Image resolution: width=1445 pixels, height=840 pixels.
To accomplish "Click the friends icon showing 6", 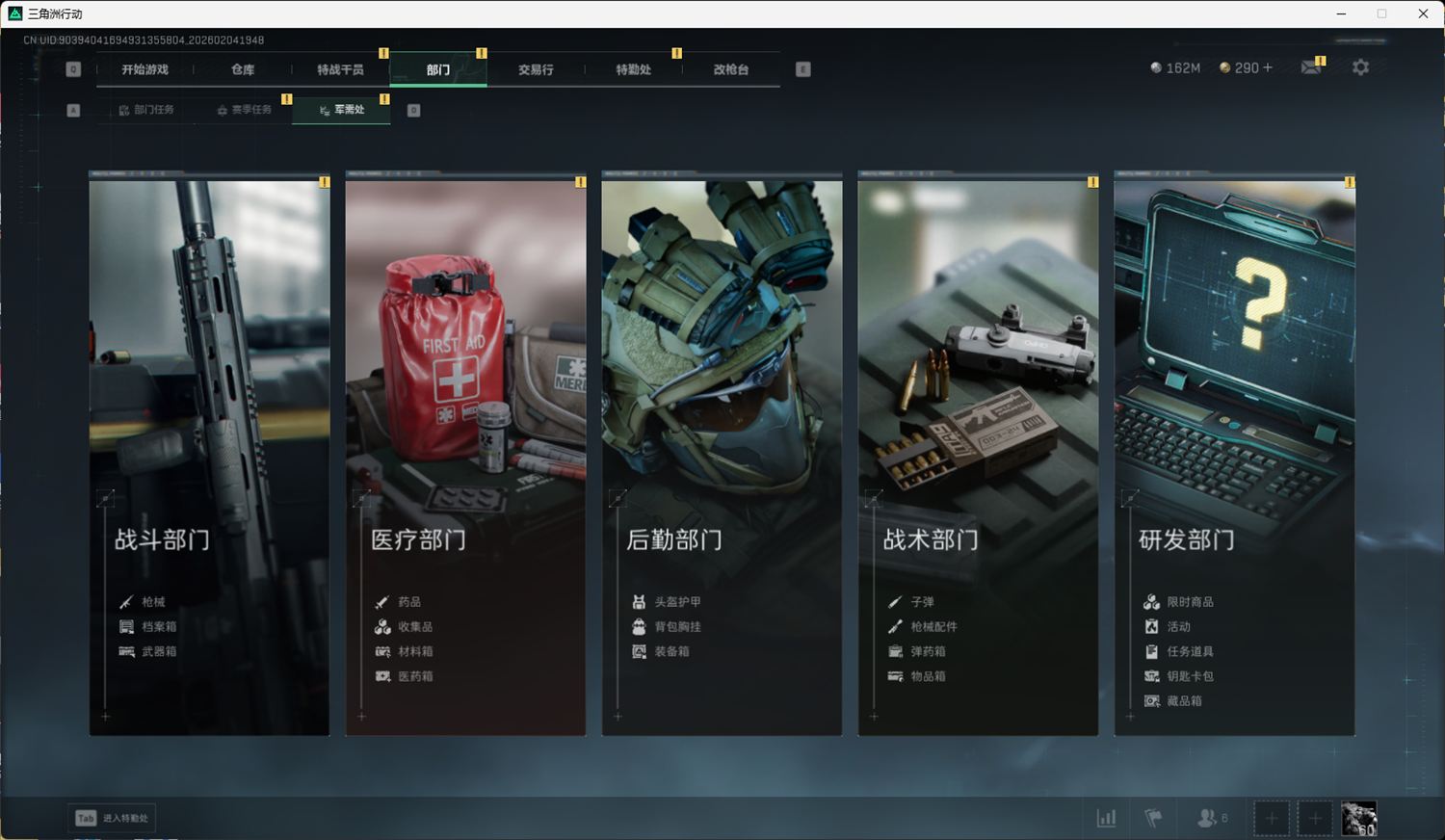I will pyautogui.click(x=1210, y=818).
